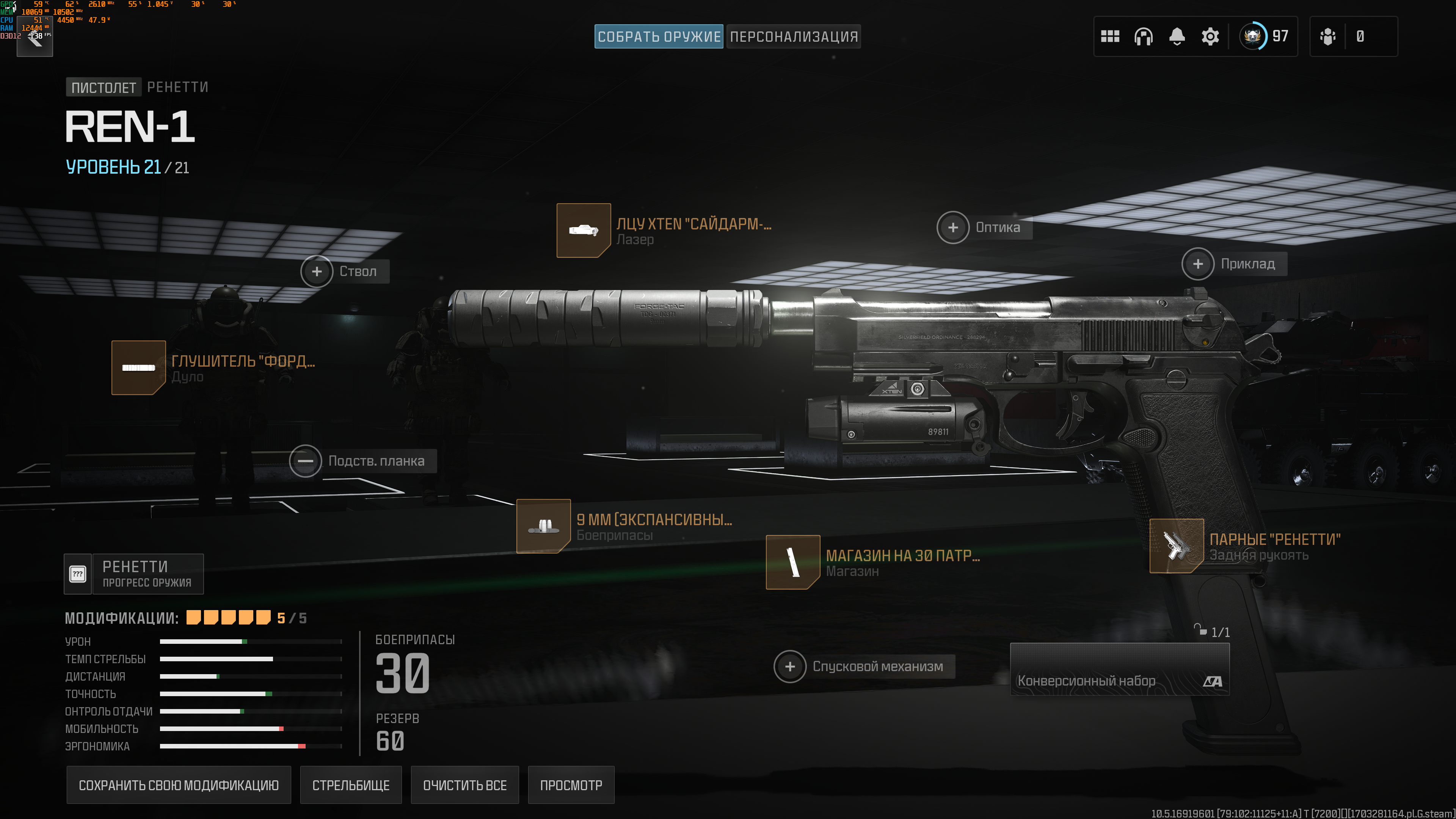Viewport: 1456px width, 819px height.
Task: Click the headset voice chat icon
Action: (x=1143, y=37)
